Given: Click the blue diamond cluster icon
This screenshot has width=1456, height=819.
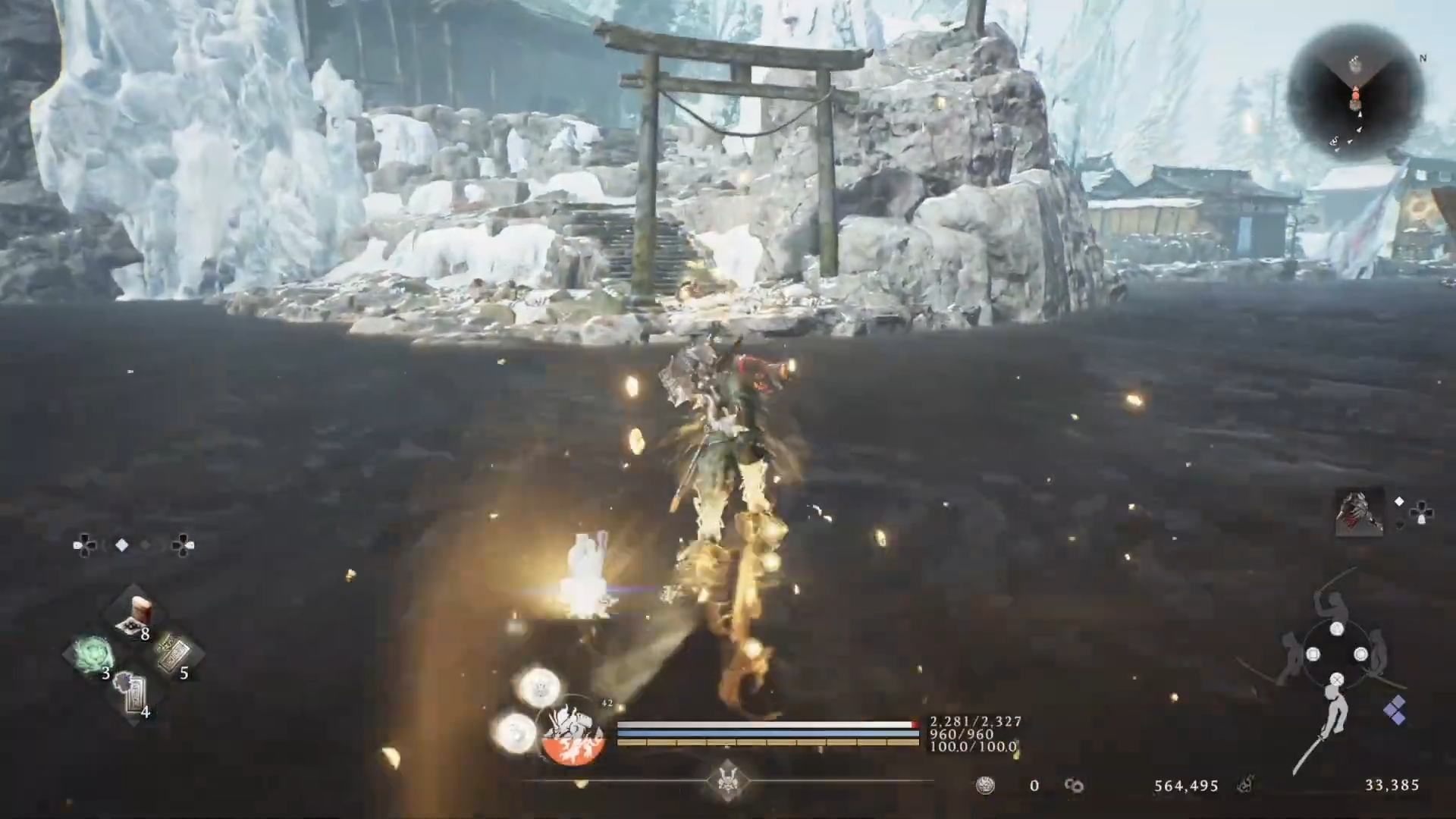Looking at the screenshot, I should point(1395,711).
